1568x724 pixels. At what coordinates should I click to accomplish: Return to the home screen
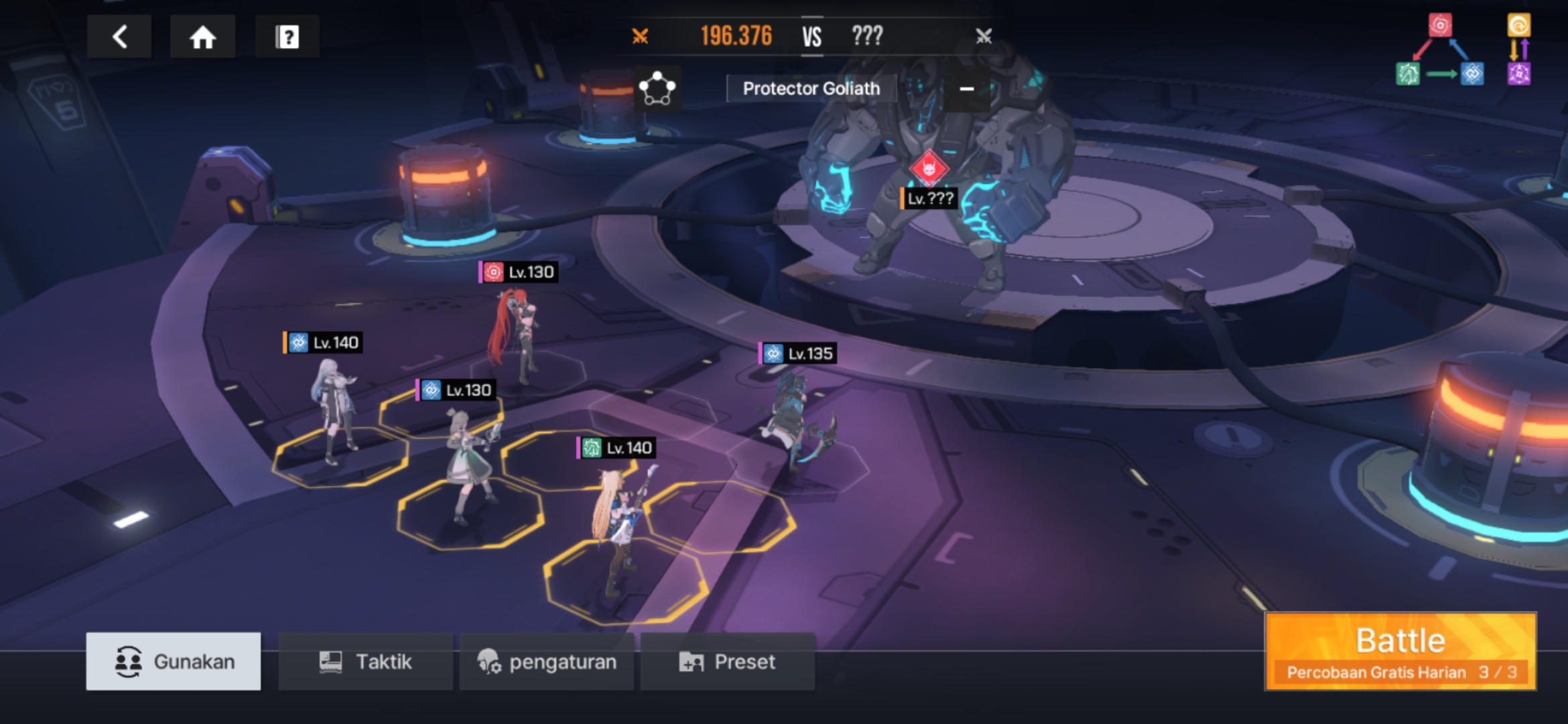click(x=202, y=37)
